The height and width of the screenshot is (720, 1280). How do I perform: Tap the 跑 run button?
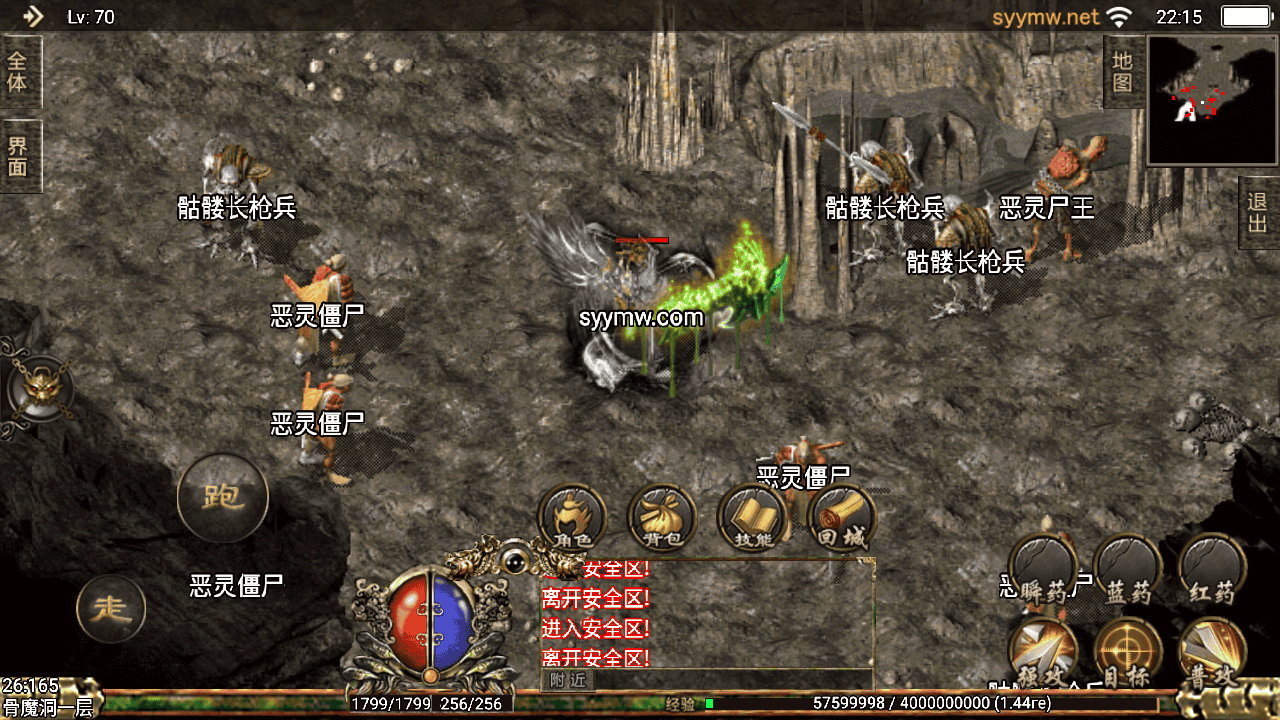(223, 497)
